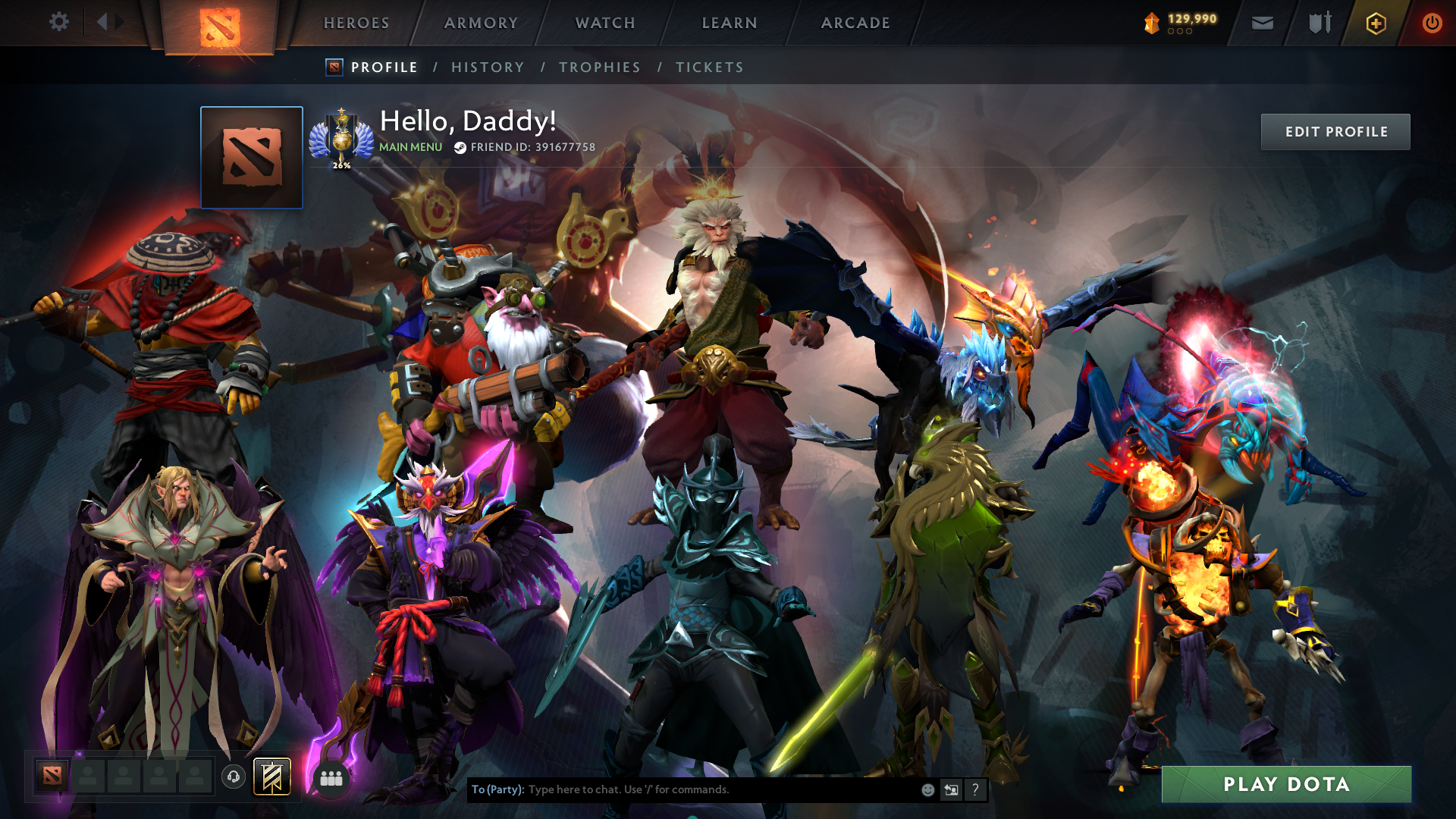This screenshot has width=1456, height=819.
Task: Click the EDIT PROFILE button
Action: click(1335, 131)
